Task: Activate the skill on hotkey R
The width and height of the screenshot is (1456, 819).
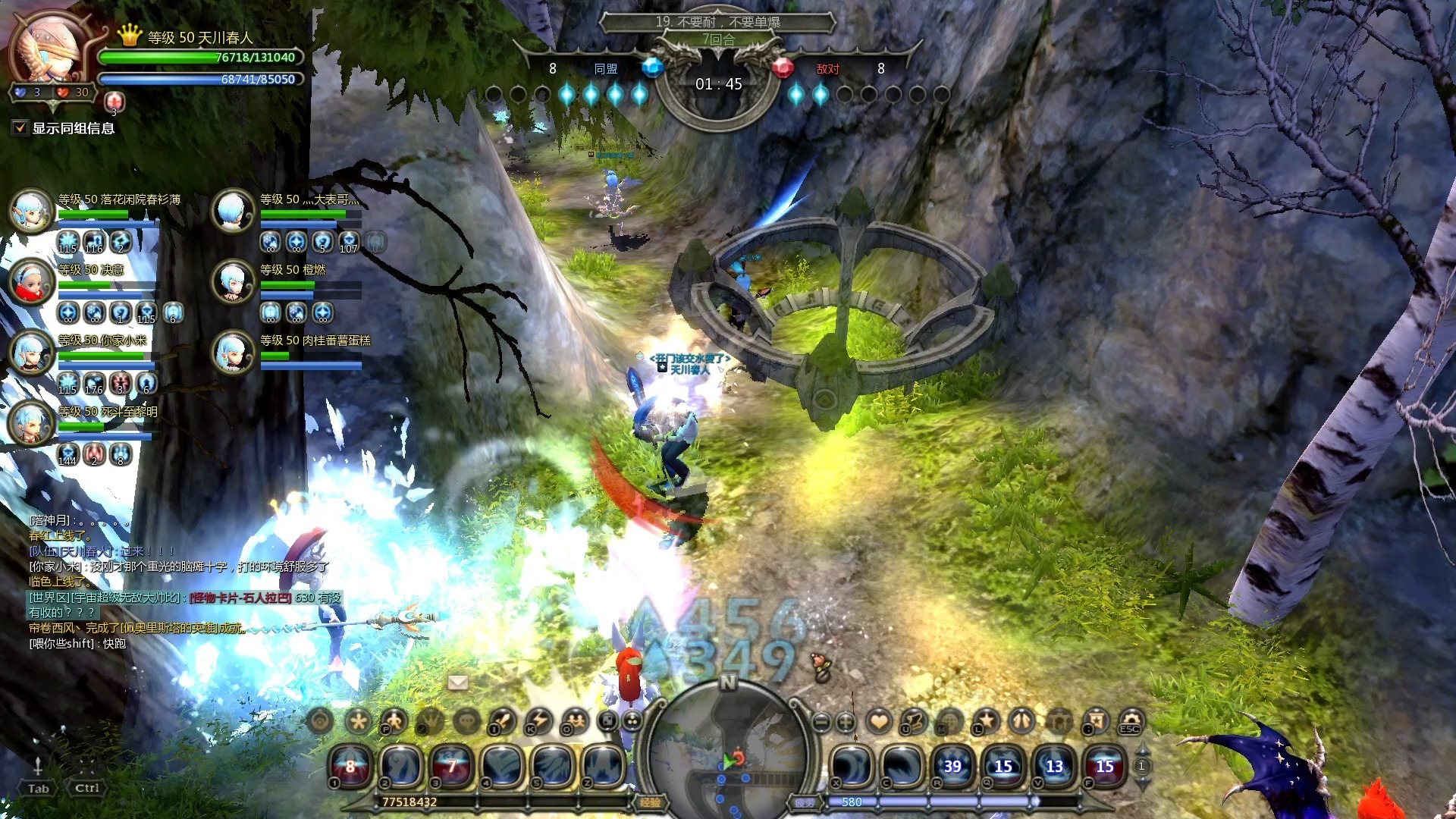Action: click(x=952, y=766)
